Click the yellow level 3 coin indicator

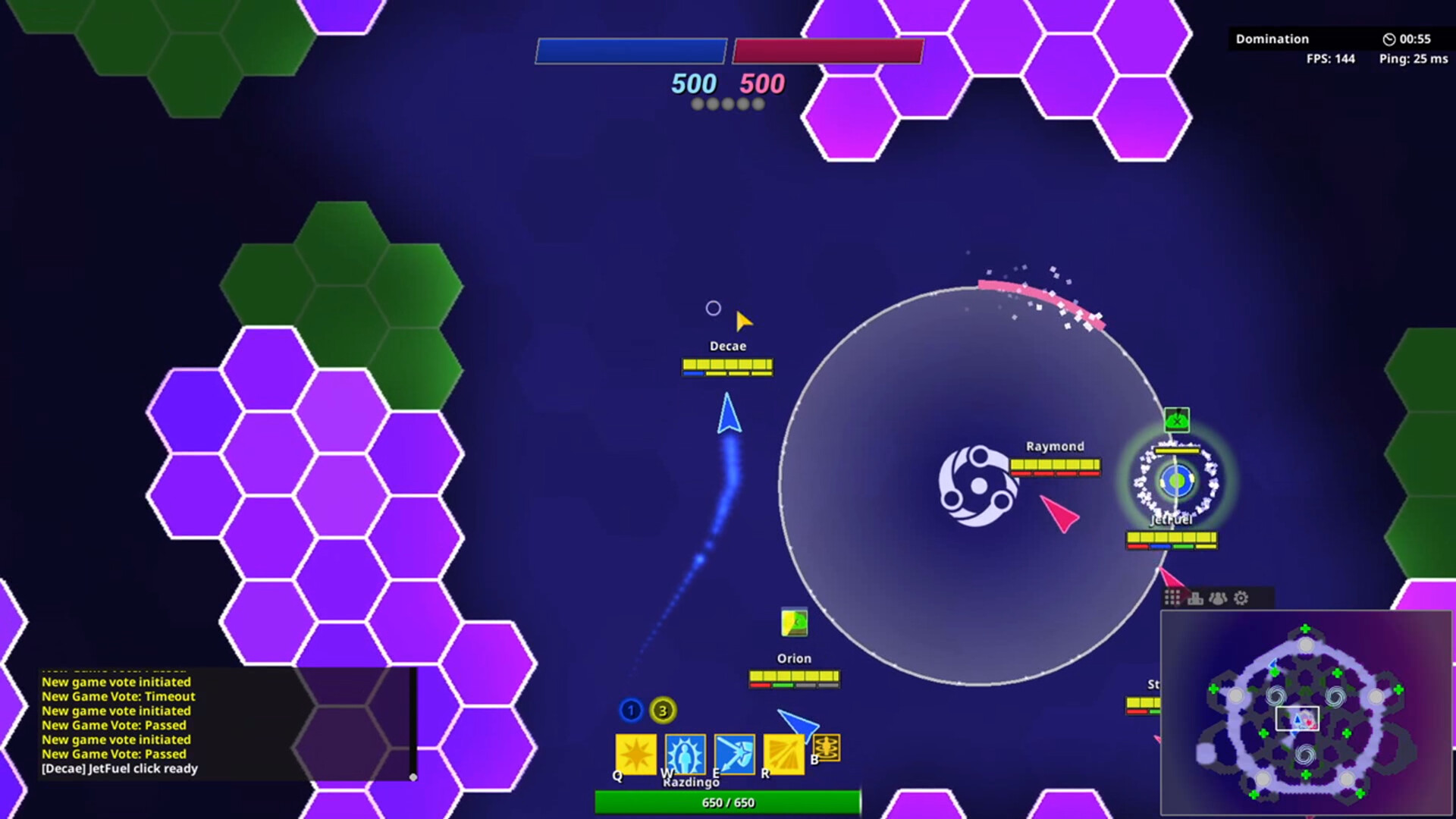pyautogui.click(x=664, y=711)
